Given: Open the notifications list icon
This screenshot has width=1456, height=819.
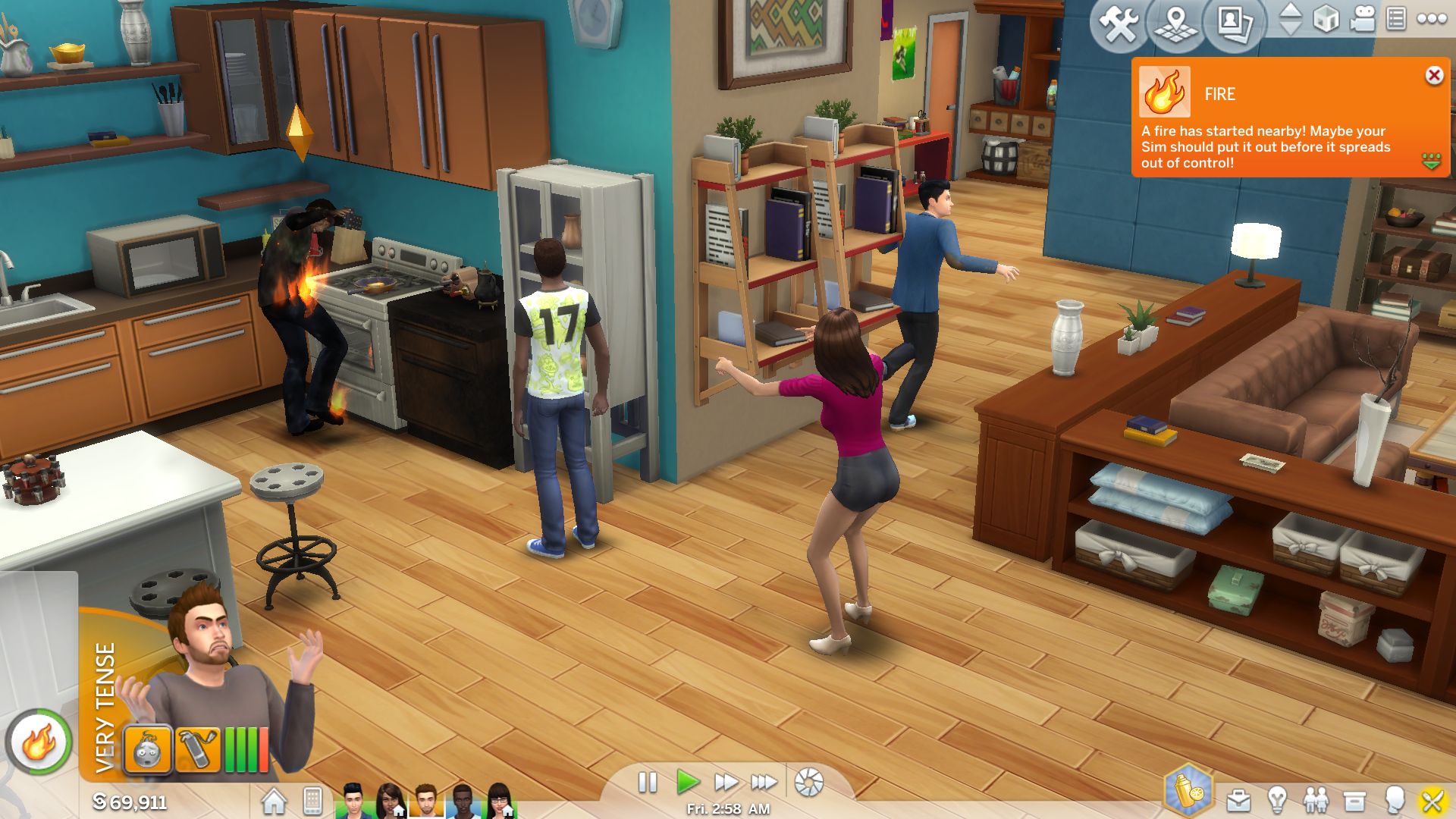Looking at the screenshot, I should (1396, 19).
